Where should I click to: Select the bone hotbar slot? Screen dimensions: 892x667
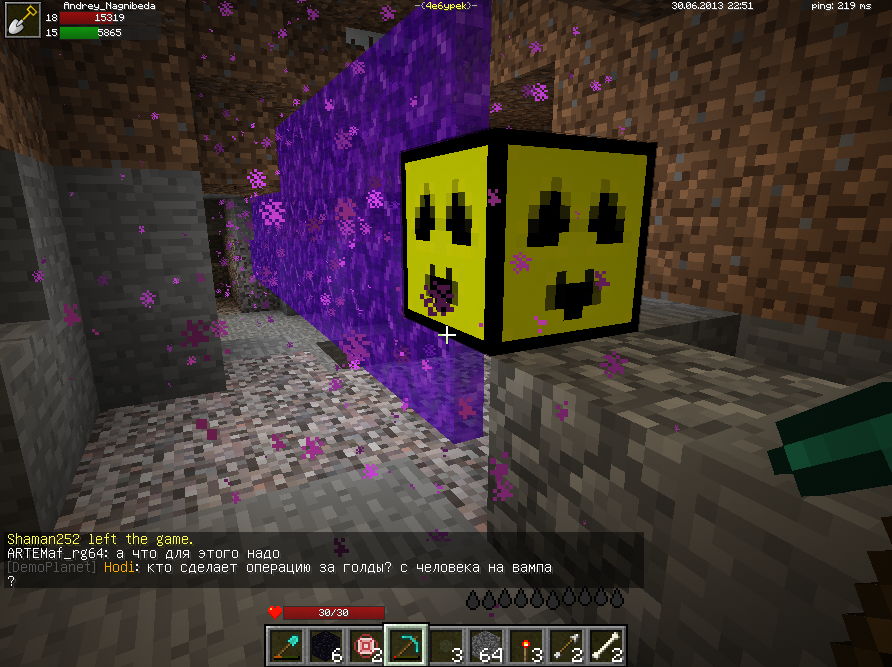(x=606, y=645)
